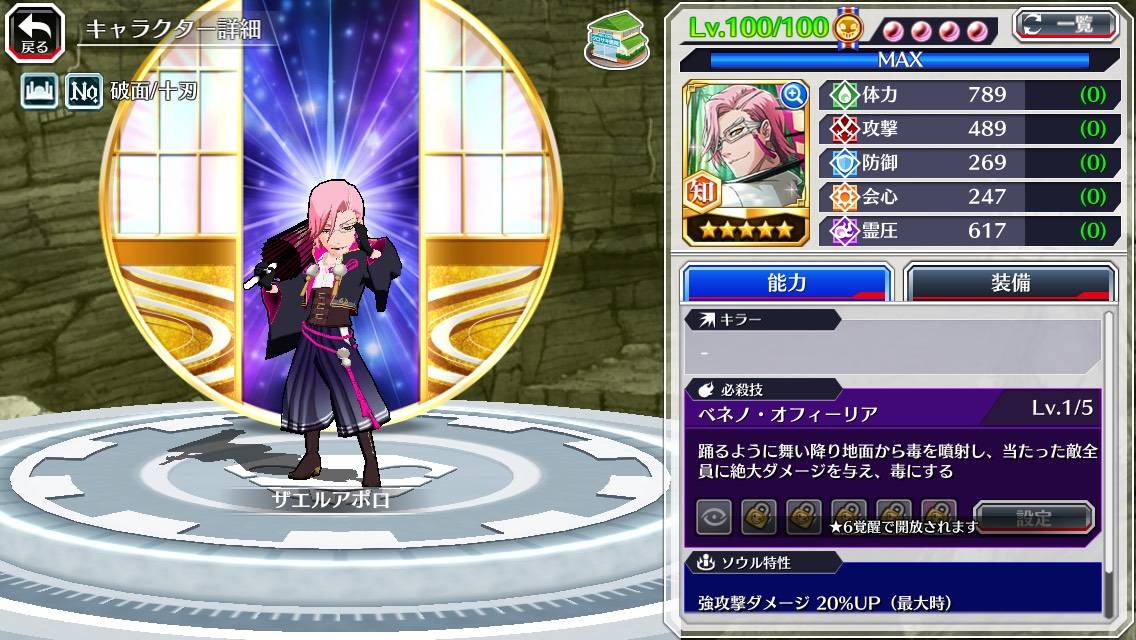Switch to the 能力 tab

tap(786, 283)
